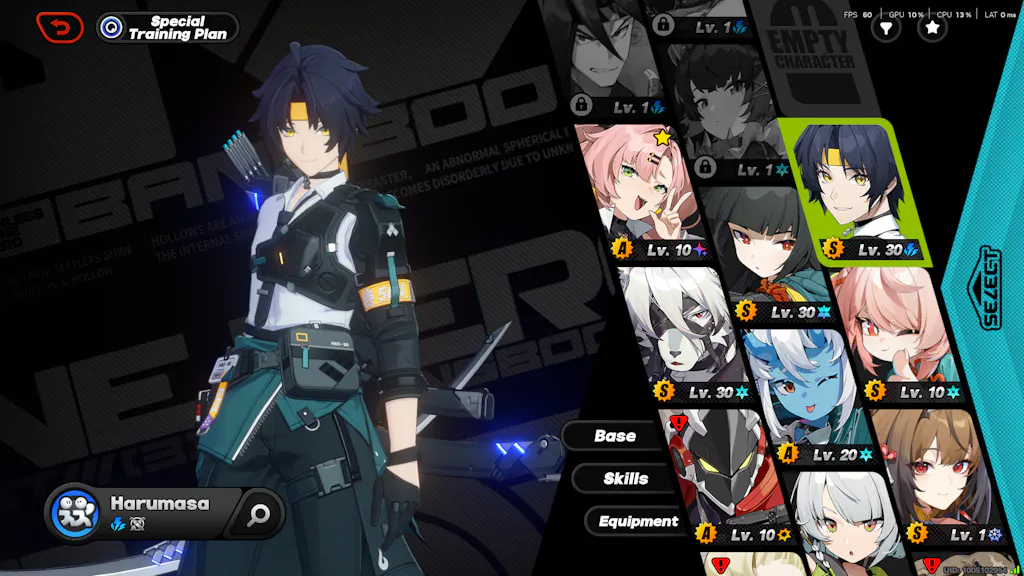Image resolution: width=1024 pixels, height=576 pixels.
Task: Toggle the star favorites filter
Action: (932, 29)
